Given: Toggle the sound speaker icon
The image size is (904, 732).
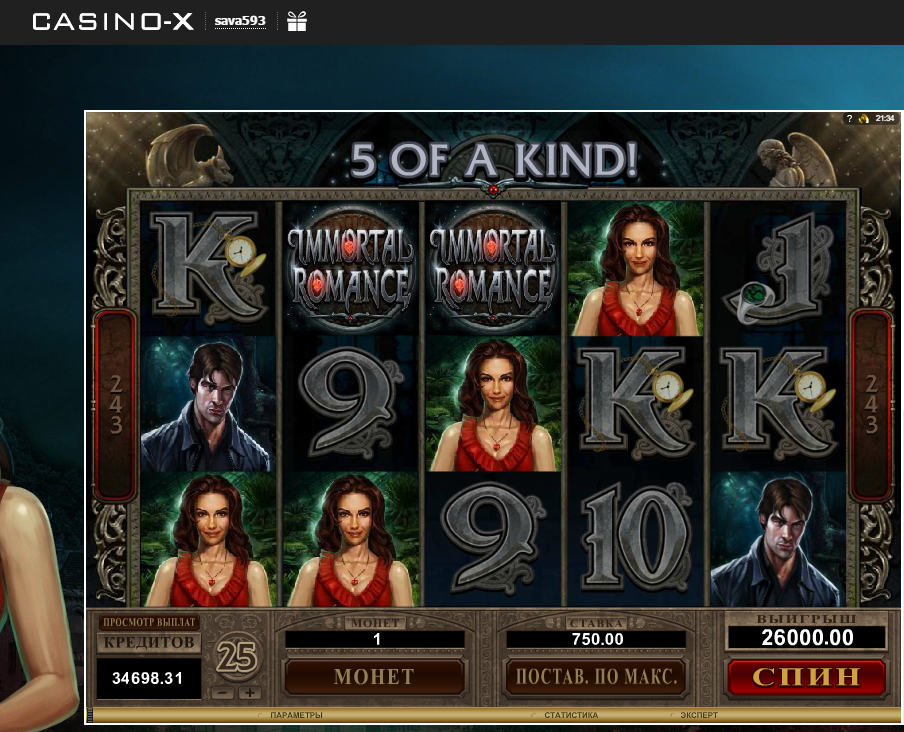Looking at the screenshot, I should tap(863, 118).
